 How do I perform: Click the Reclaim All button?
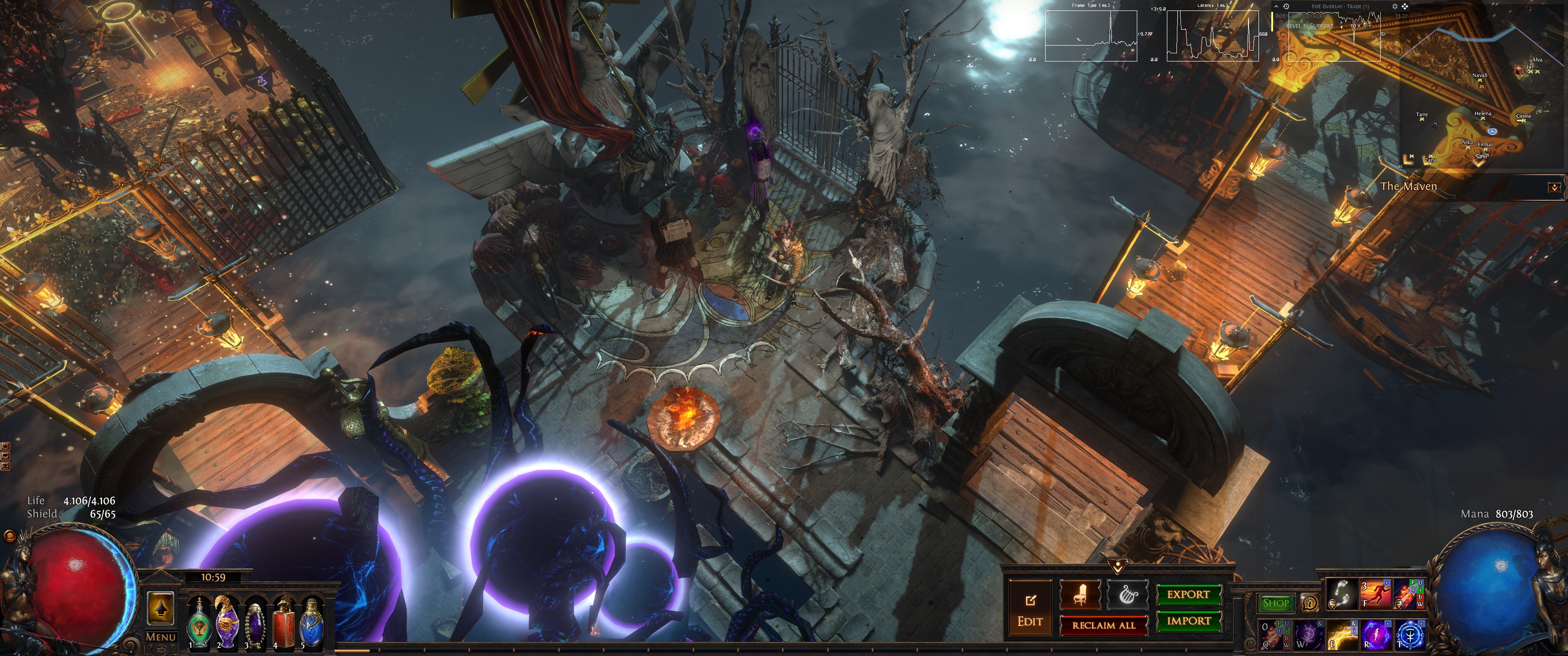click(1103, 625)
